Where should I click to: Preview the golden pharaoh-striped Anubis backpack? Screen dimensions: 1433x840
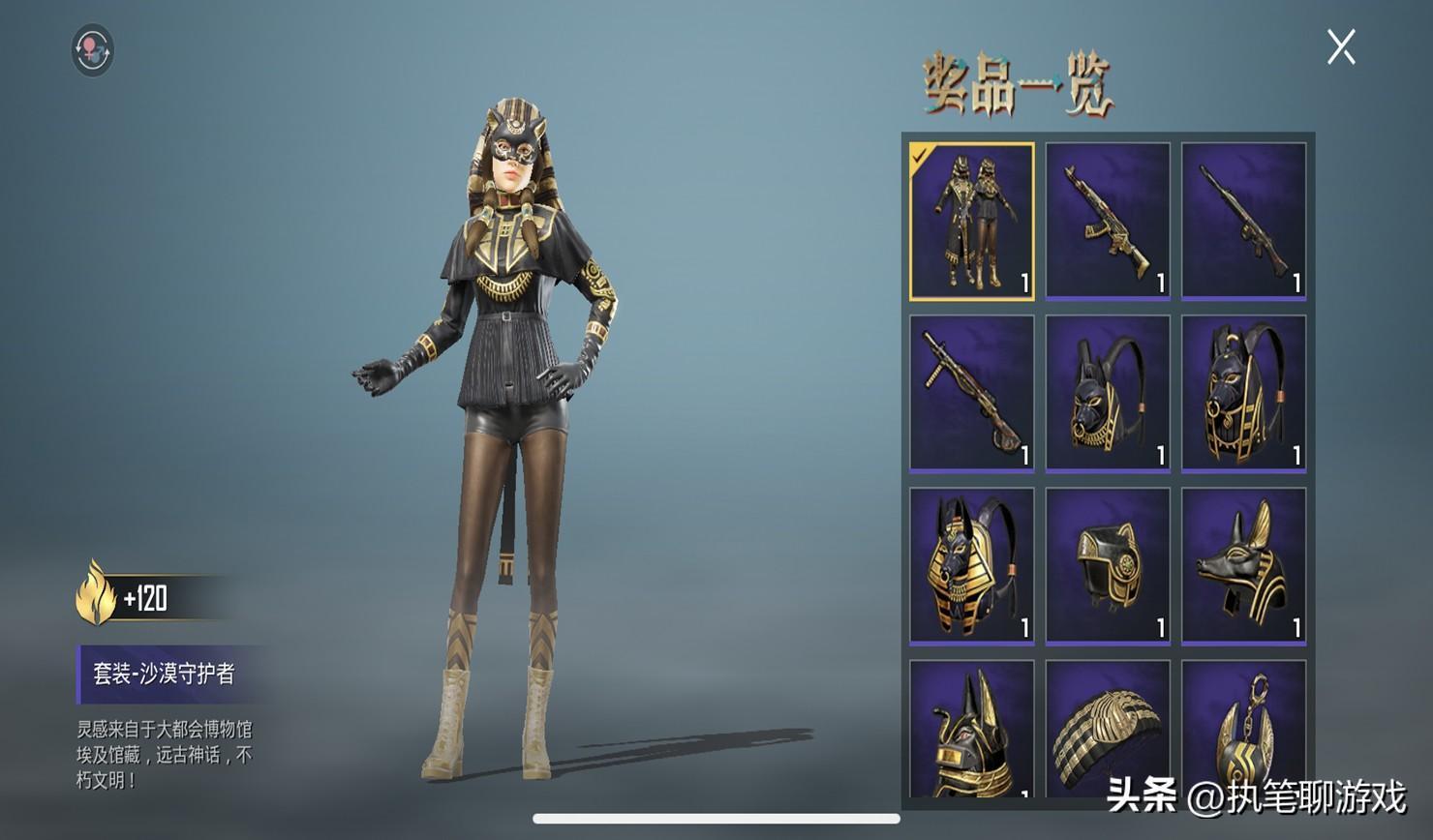(971, 565)
